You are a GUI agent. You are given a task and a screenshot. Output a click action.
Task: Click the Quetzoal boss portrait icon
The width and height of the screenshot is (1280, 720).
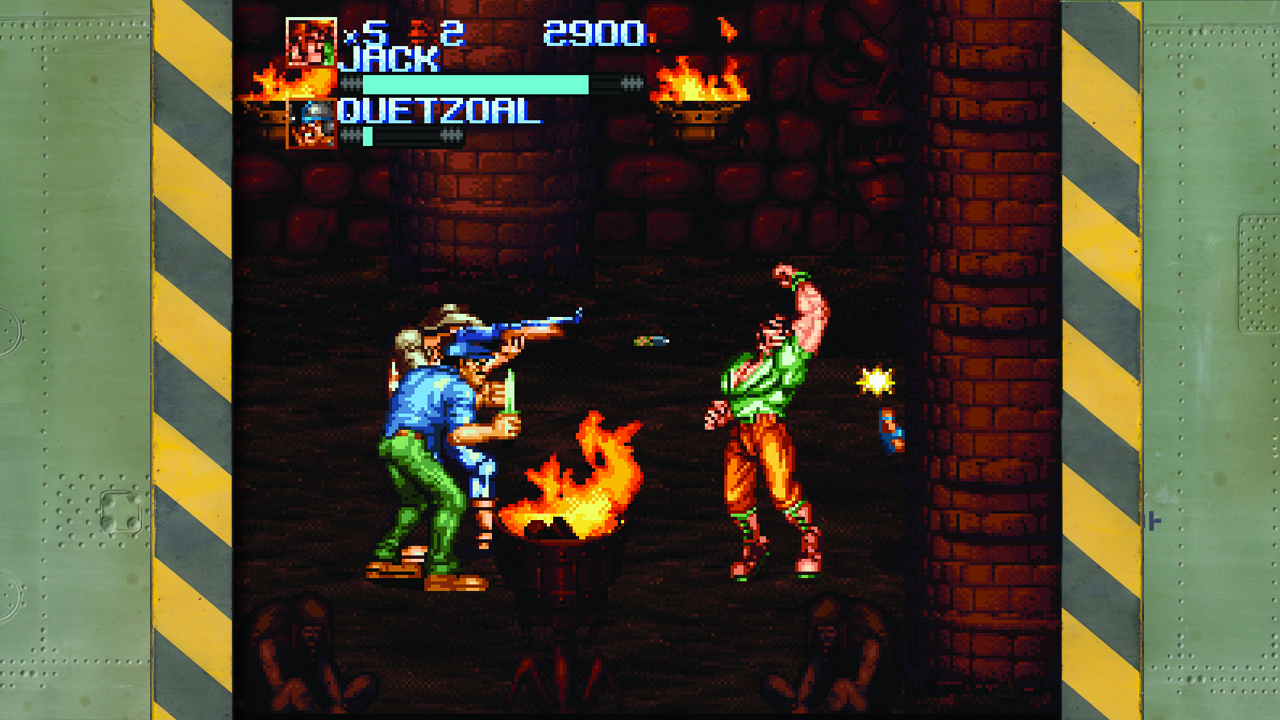click(x=311, y=123)
